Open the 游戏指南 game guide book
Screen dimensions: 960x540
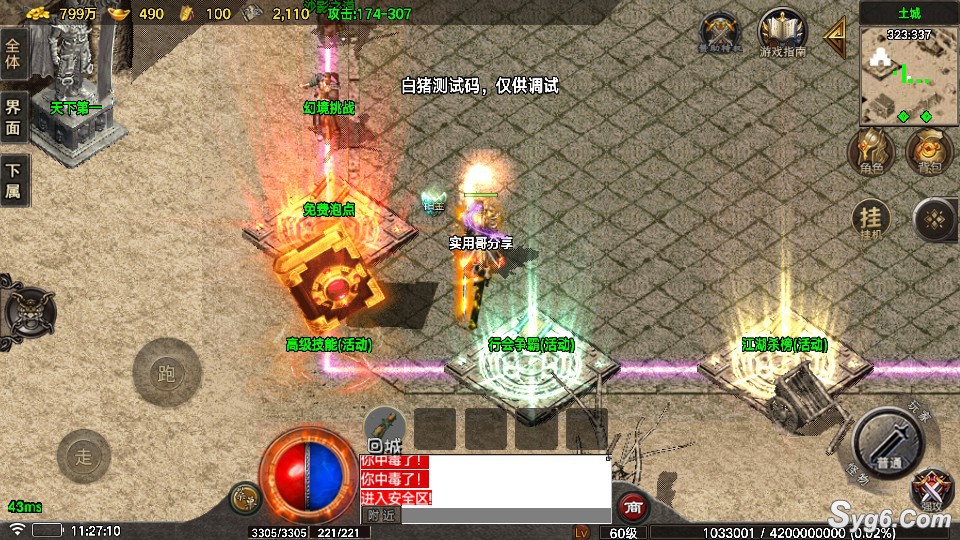click(x=783, y=33)
